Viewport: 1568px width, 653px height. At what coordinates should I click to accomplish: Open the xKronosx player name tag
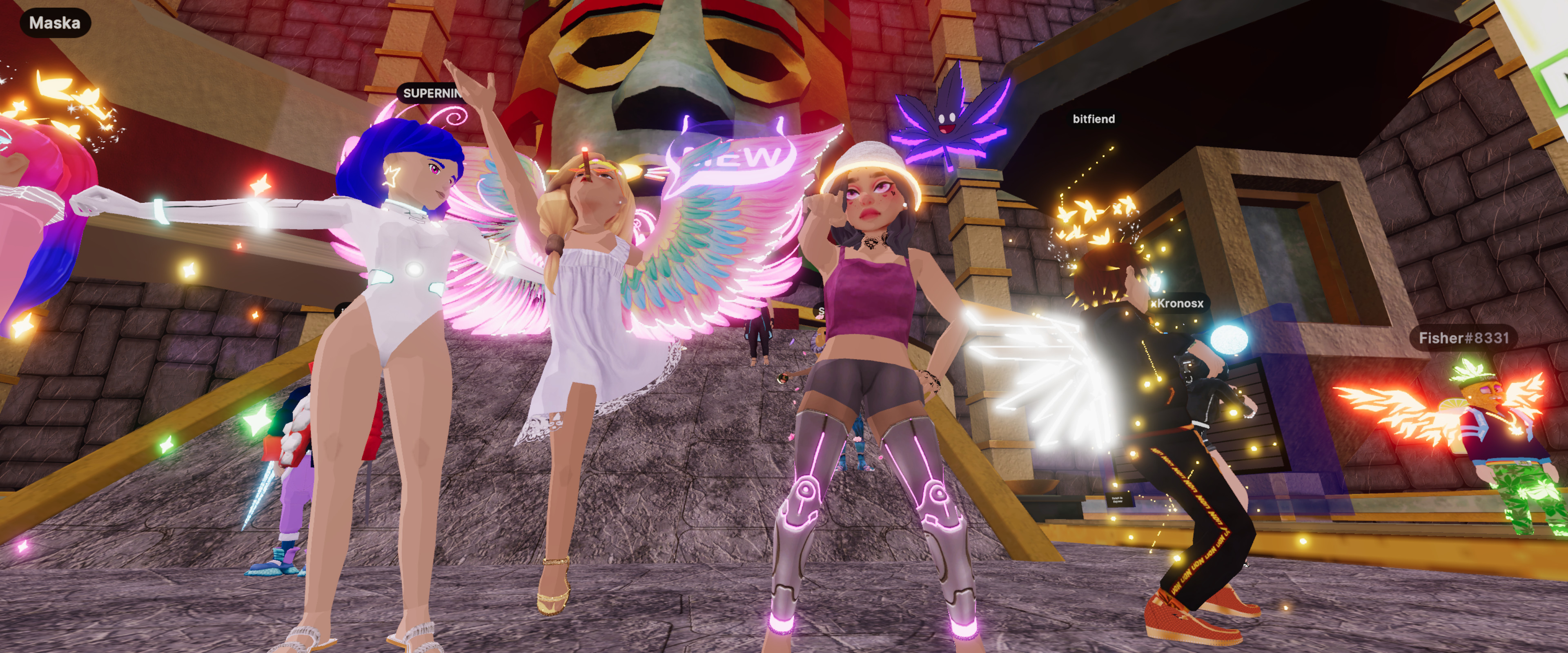point(1177,303)
